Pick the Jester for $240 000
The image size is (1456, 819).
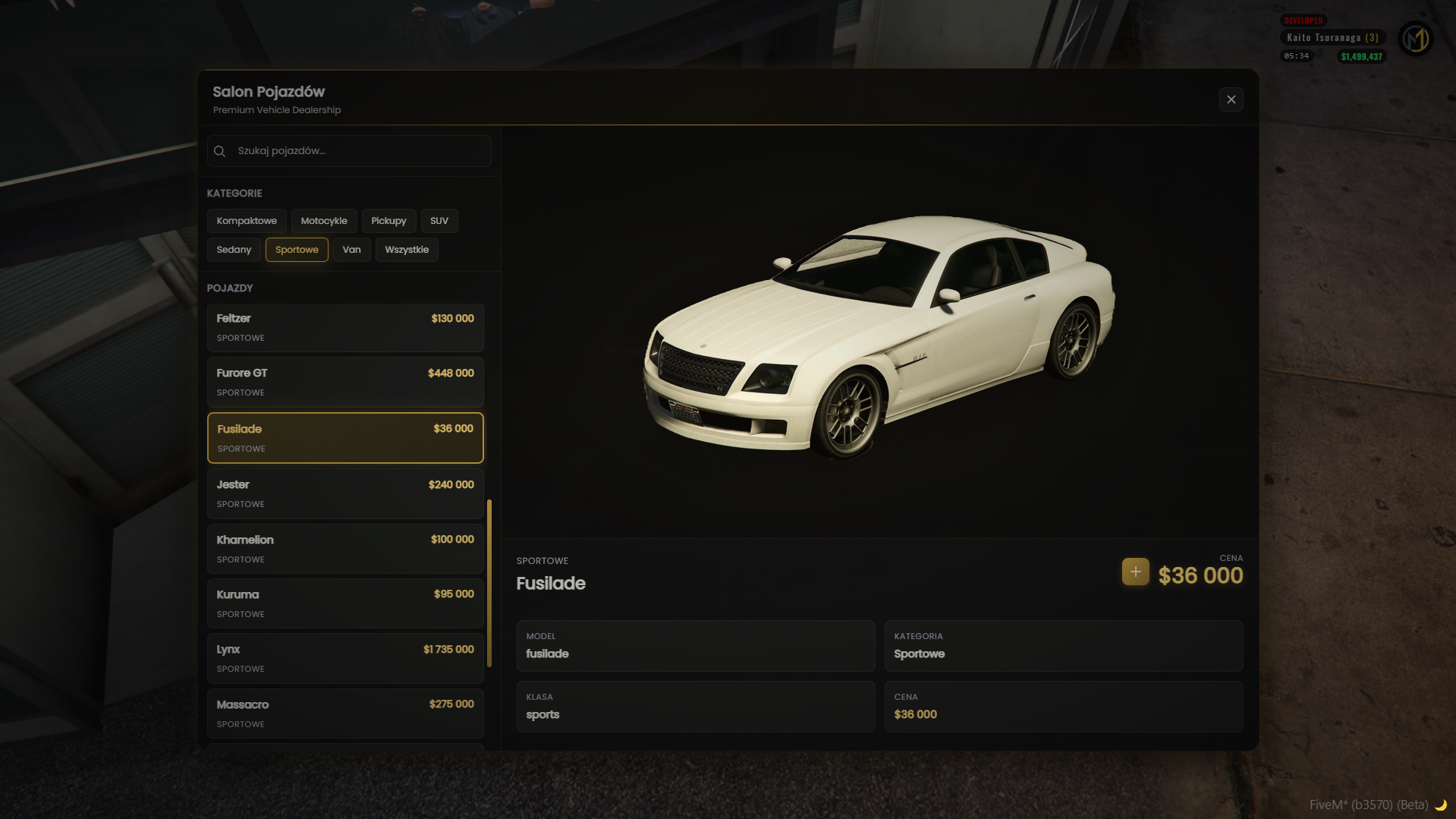(x=345, y=493)
